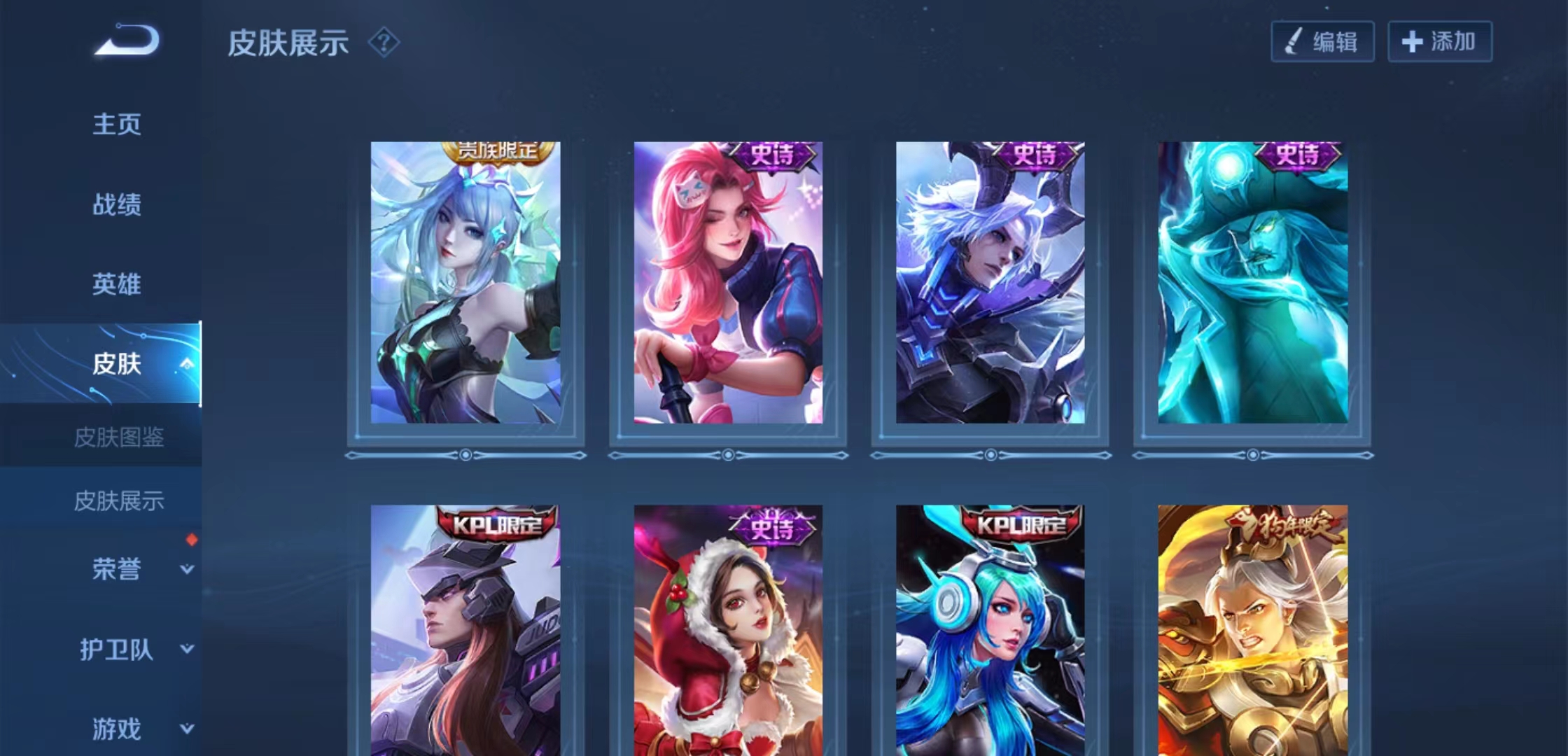The height and width of the screenshot is (756, 1568).
Task: Select the KPL限定 armored visor skin card
Action: [x=465, y=630]
